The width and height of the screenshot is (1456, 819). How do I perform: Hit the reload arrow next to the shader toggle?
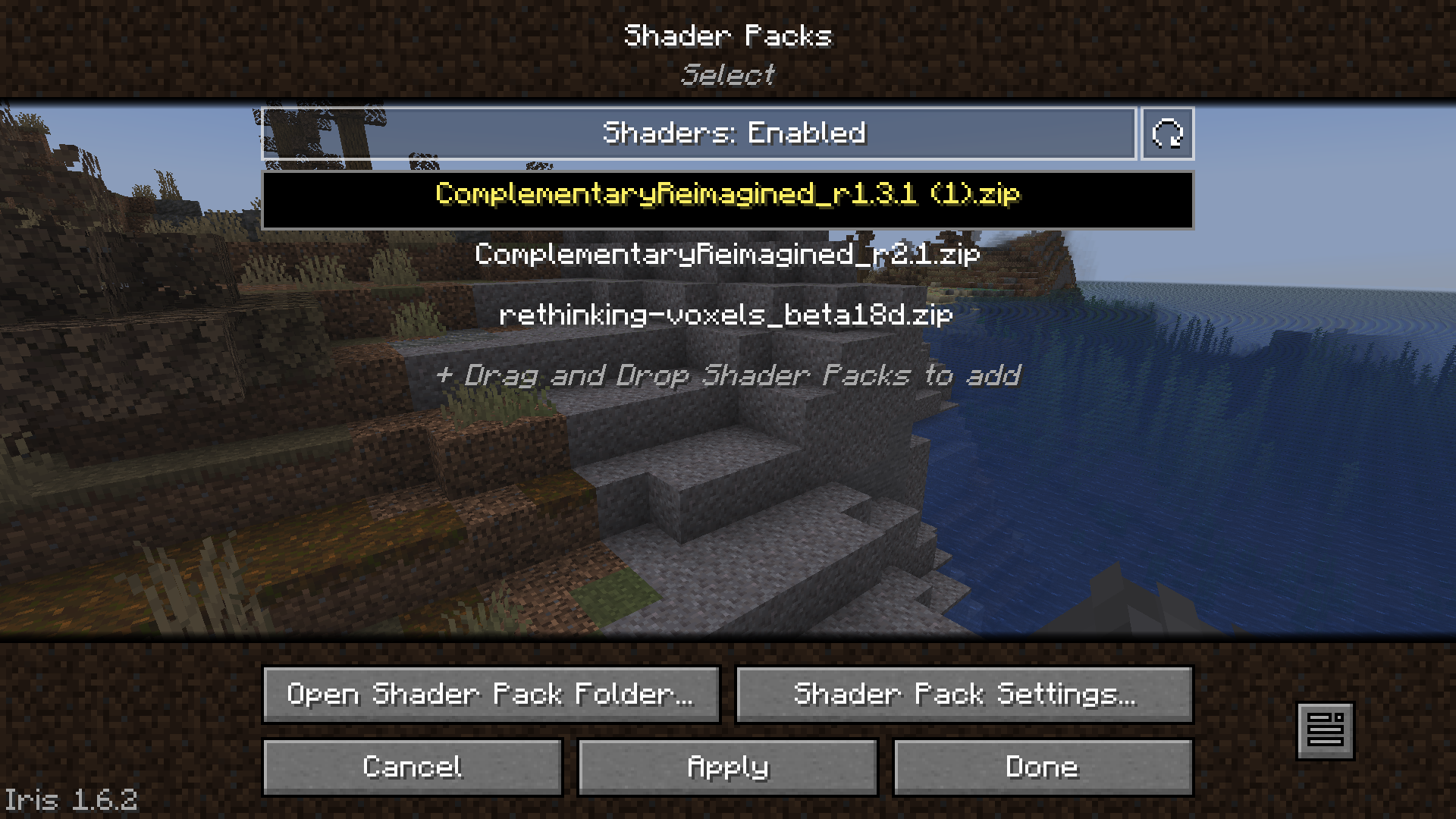point(1166,133)
